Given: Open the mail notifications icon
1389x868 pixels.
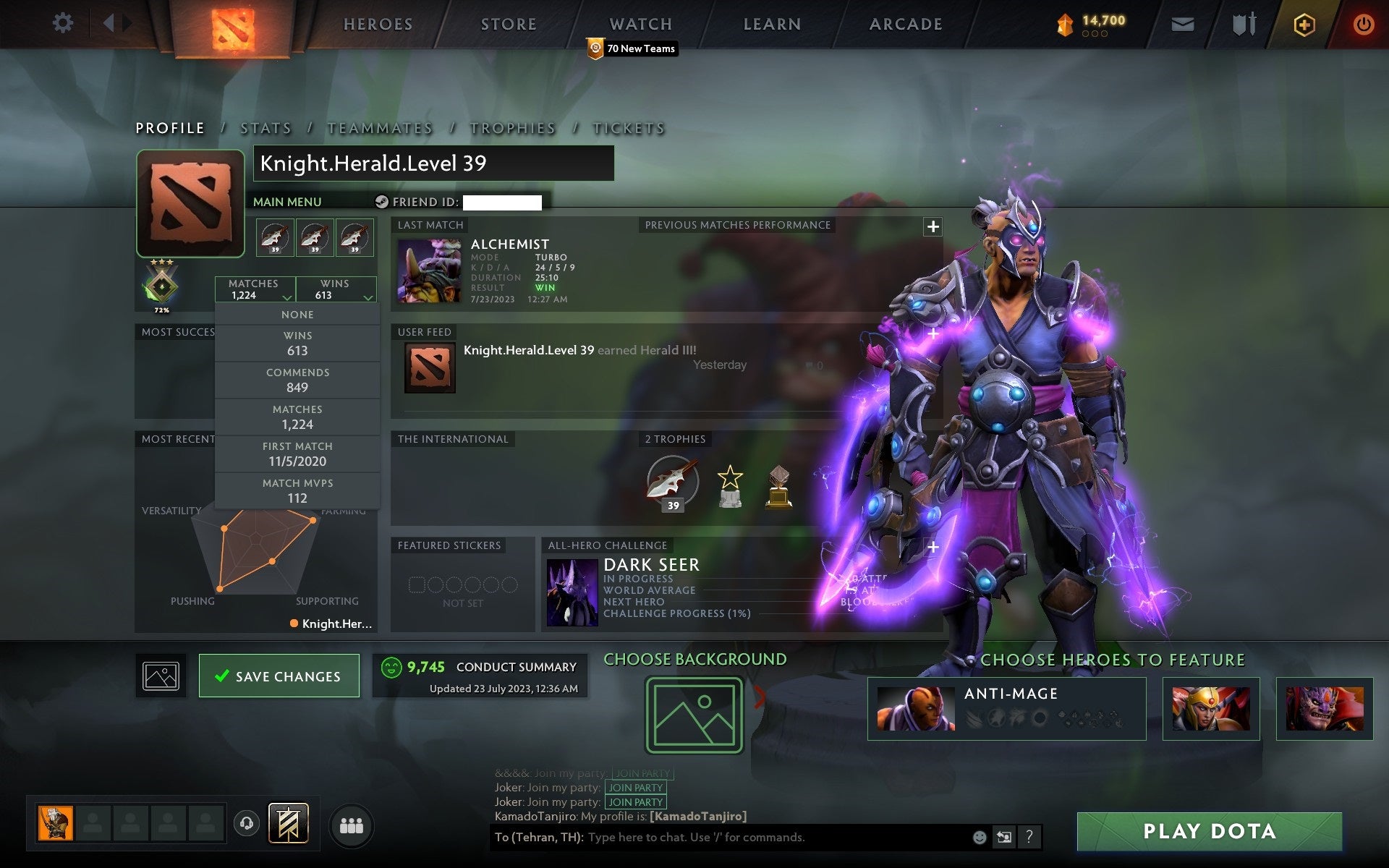Looking at the screenshot, I should coord(1182,23).
